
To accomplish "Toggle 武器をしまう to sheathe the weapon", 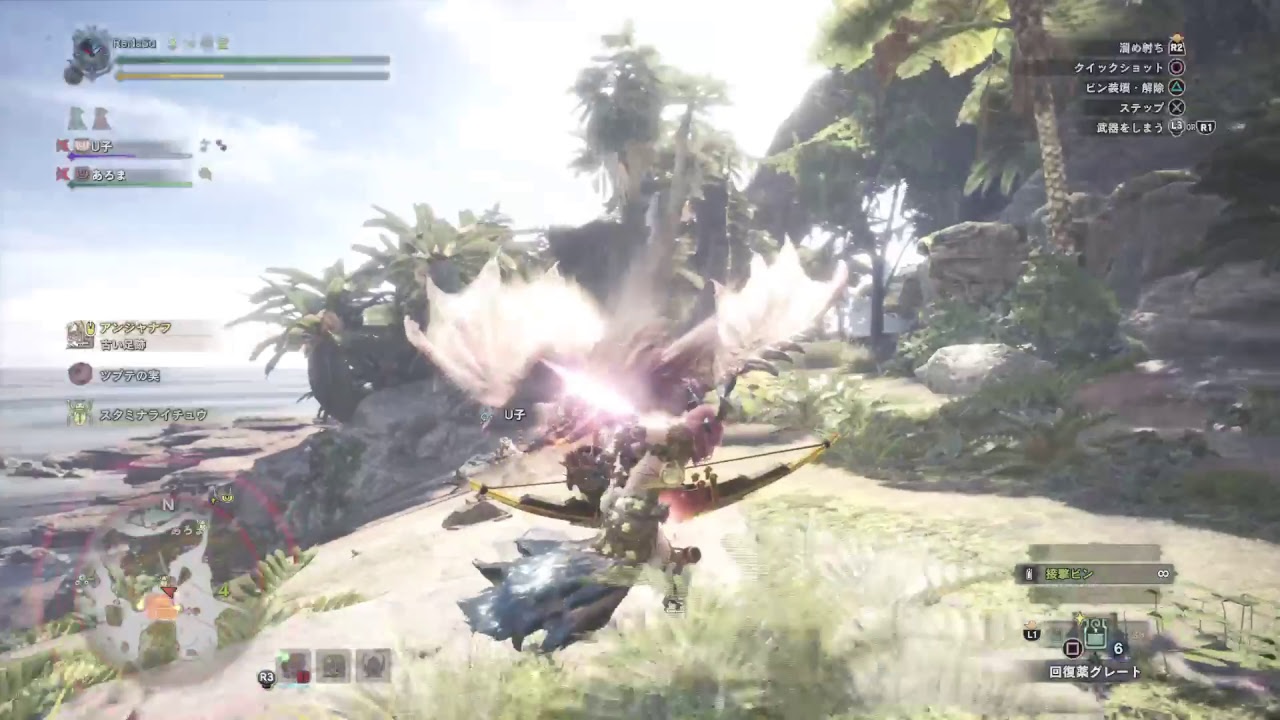I will (1128, 127).
